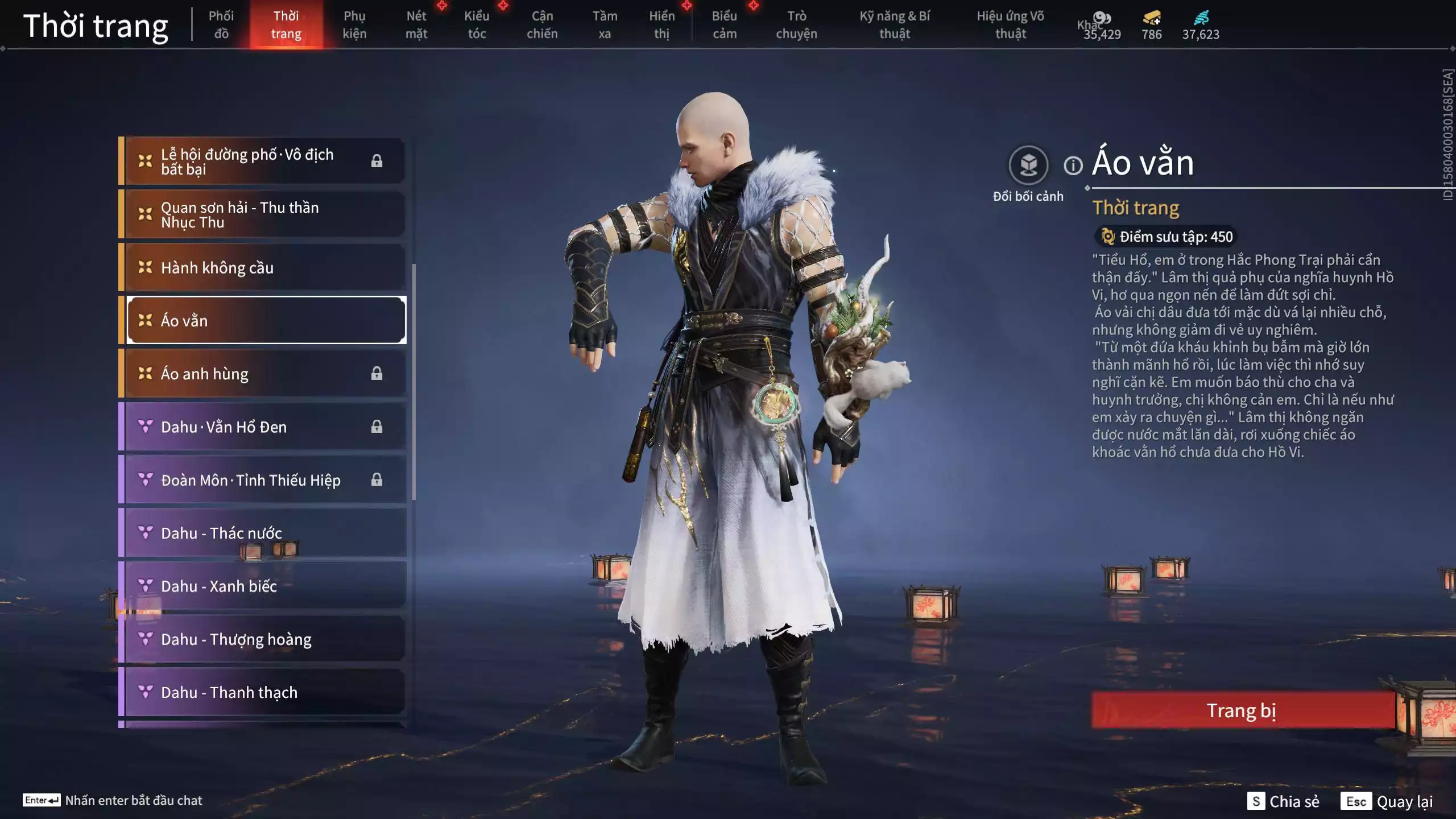Open the Khác dropdown in top bar

(1089, 25)
